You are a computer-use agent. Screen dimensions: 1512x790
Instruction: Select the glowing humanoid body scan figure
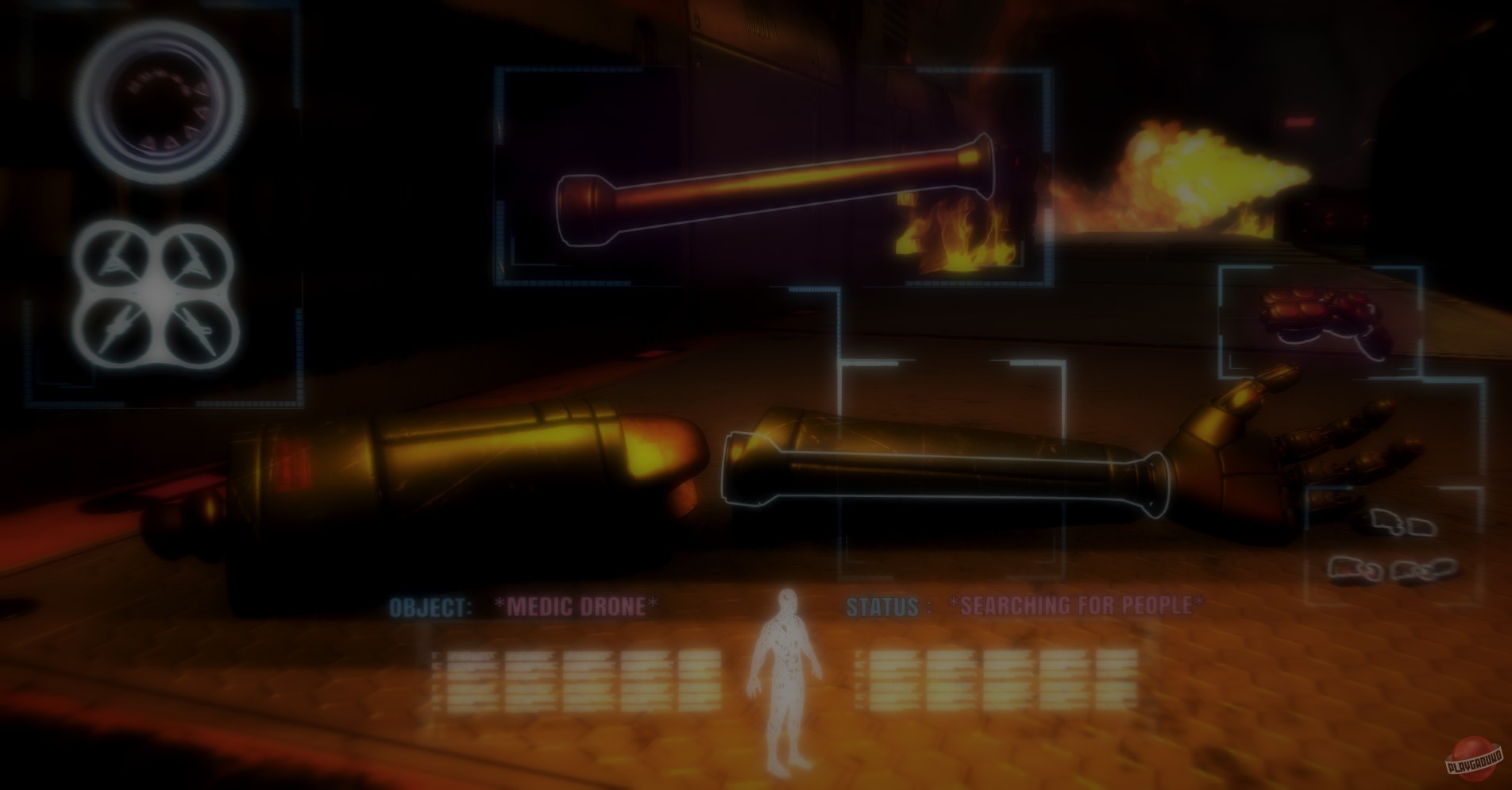pos(786,683)
